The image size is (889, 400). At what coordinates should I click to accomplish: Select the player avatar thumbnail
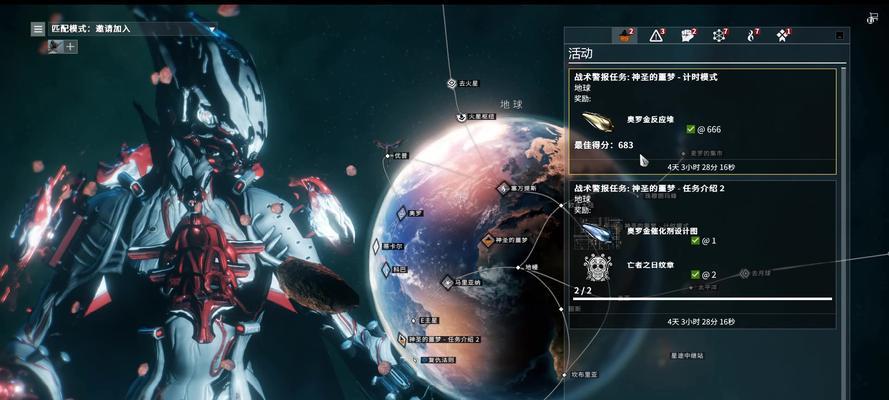click(55, 46)
